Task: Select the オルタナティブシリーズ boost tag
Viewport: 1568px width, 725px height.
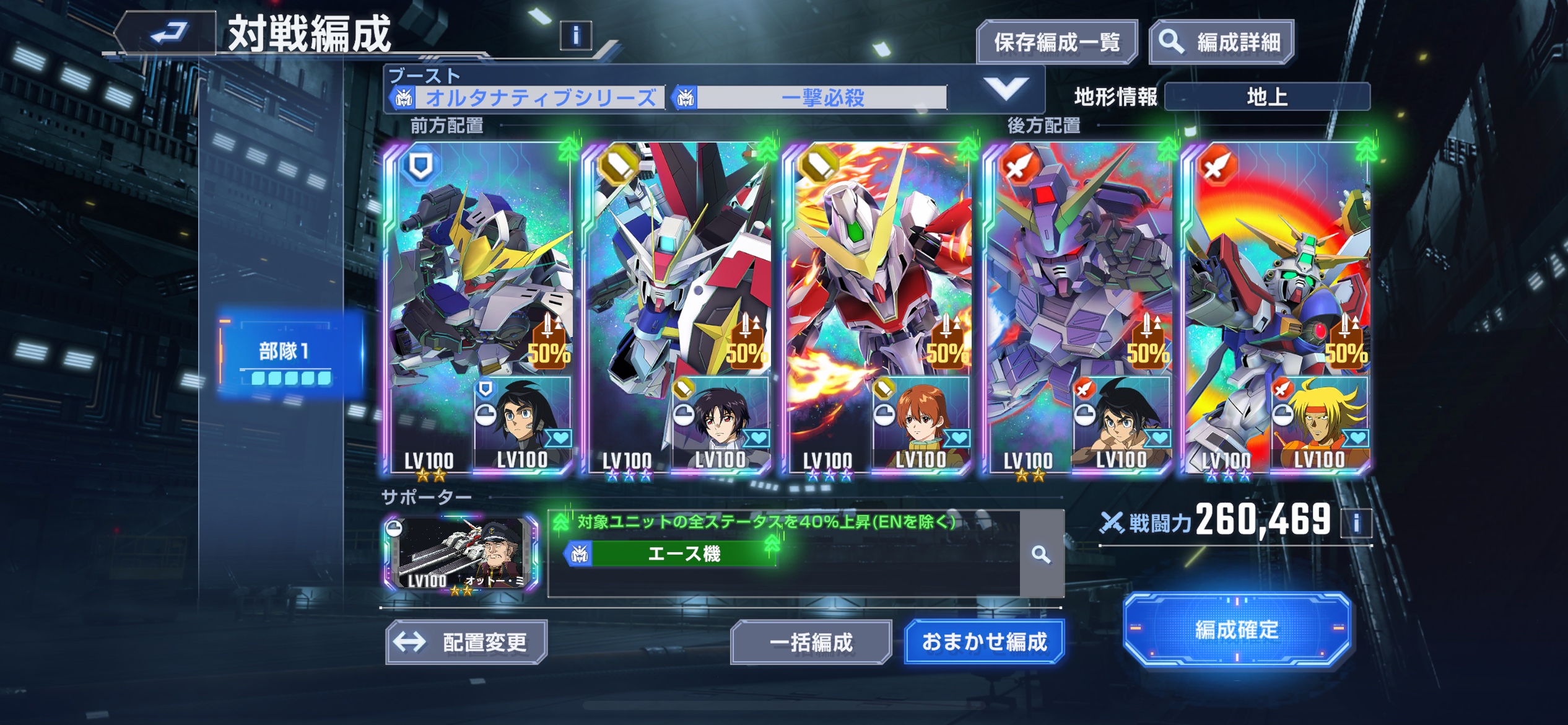Action: [x=527, y=98]
